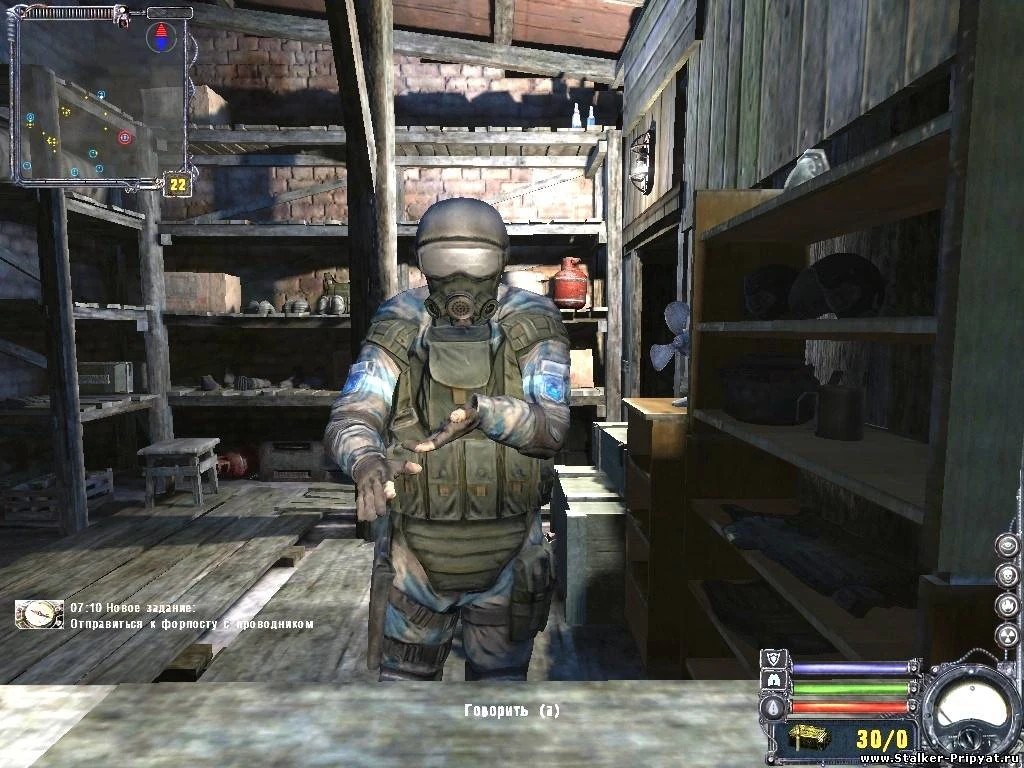Click the red and blue compass indicator
Image resolution: width=1024 pixels, height=768 pixels.
(x=160, y=39)
